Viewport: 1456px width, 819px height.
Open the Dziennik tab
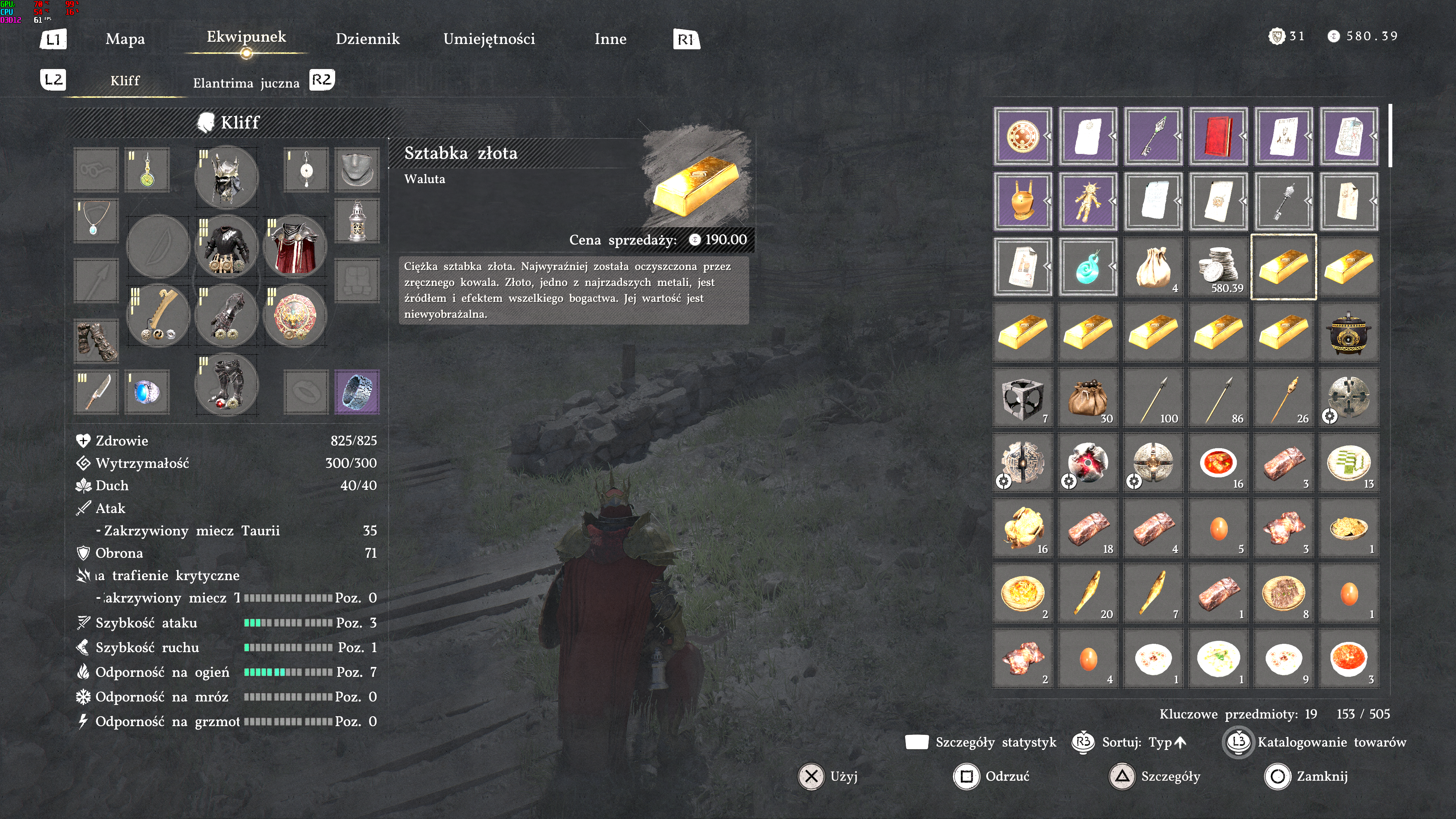click(x=367, y=39)
